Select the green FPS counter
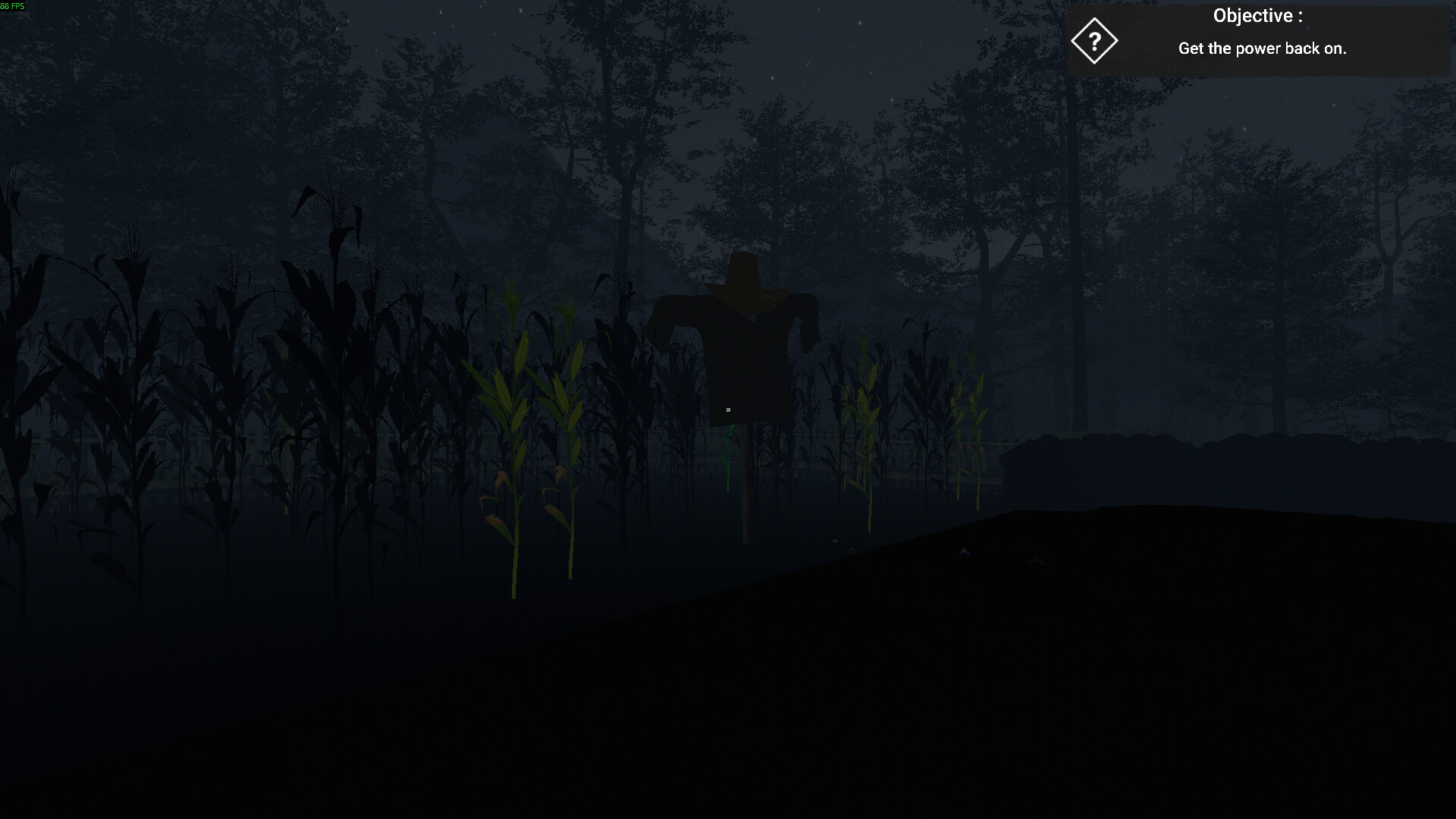Viewport: 1456px width, 819px height. (15, 5)
